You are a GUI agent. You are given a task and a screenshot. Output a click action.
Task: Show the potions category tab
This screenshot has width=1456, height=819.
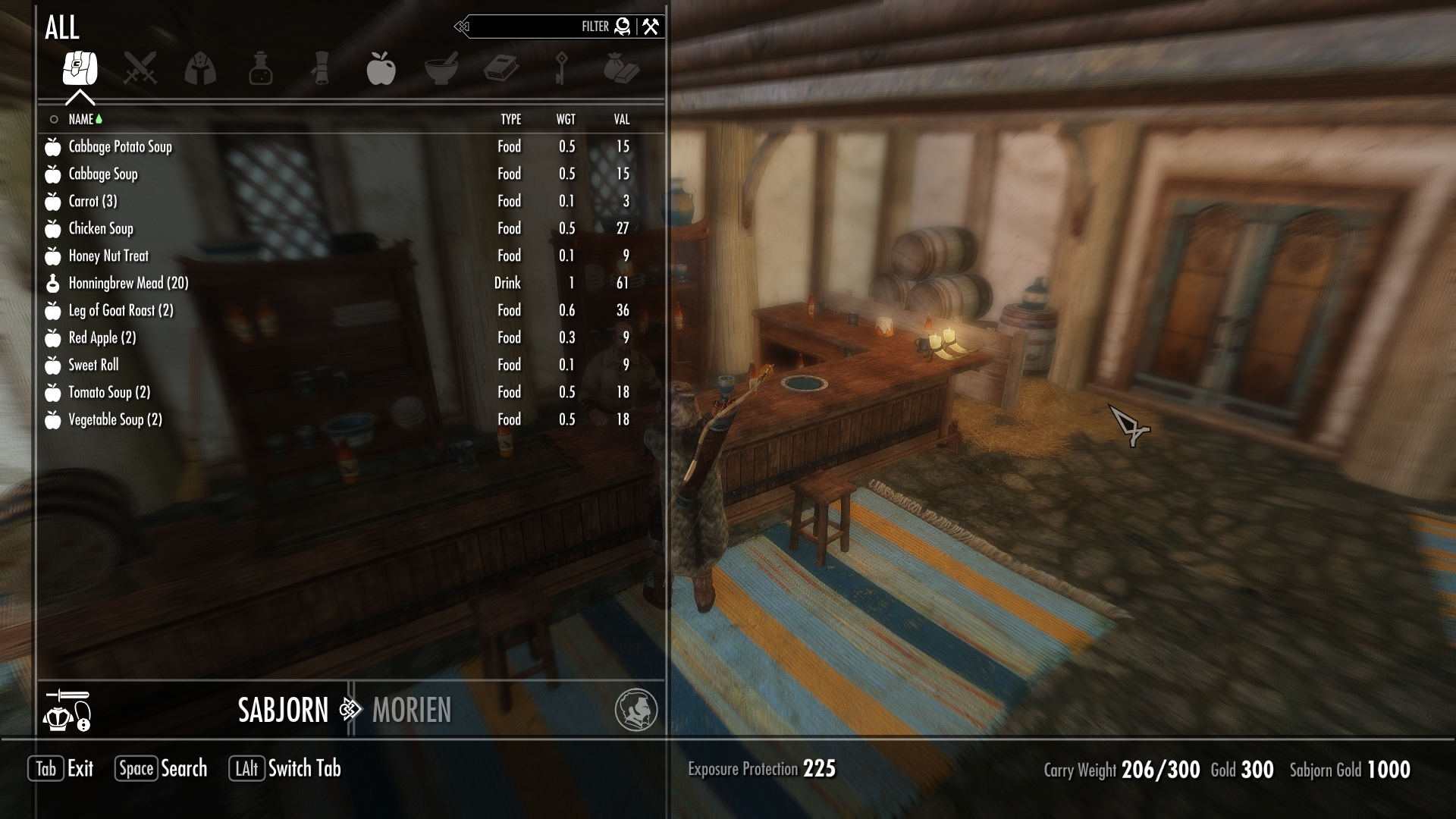pyautogui.click(x=260, y=68)
